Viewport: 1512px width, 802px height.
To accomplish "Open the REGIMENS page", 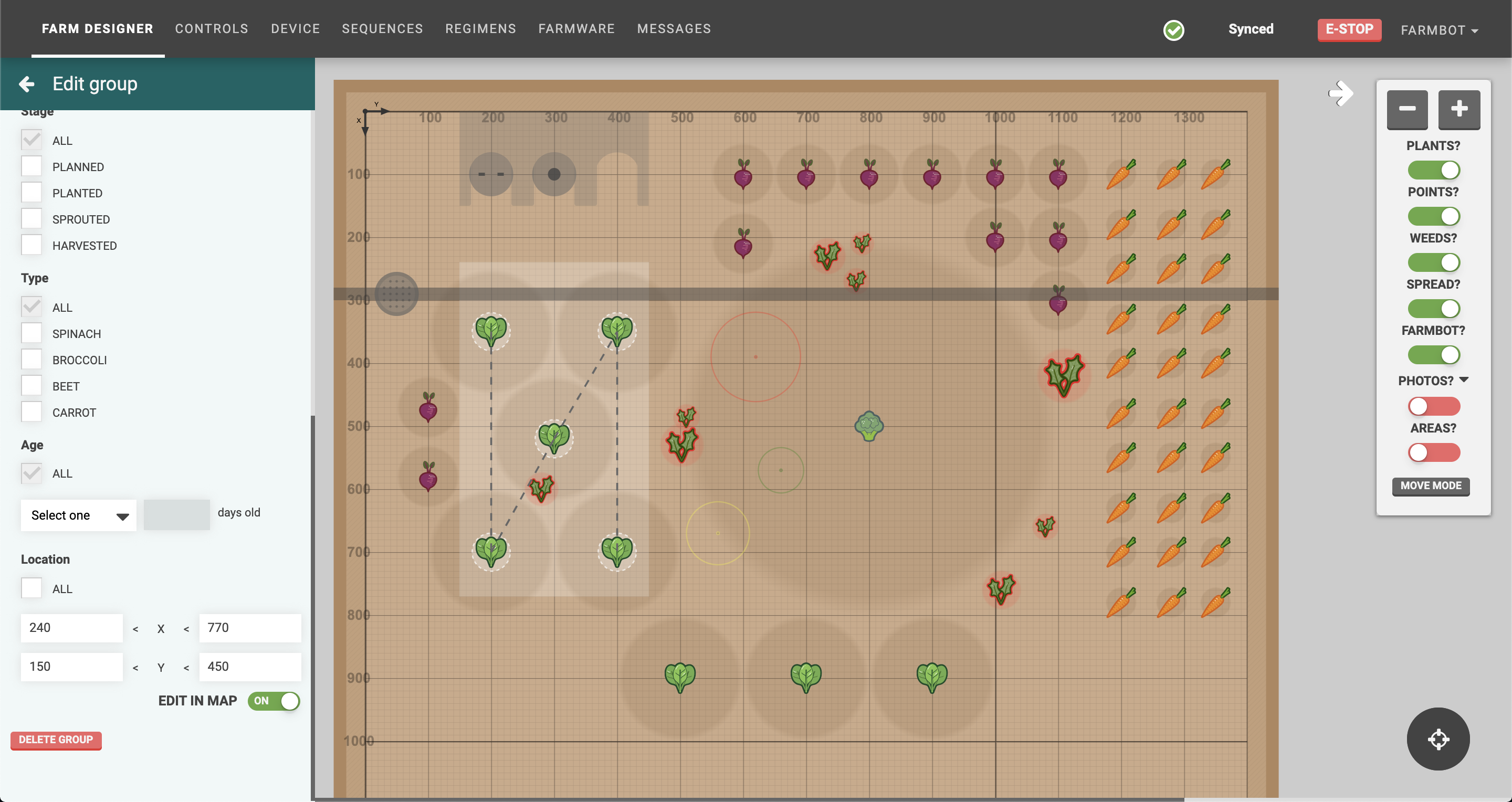I will tap(480, 28).
